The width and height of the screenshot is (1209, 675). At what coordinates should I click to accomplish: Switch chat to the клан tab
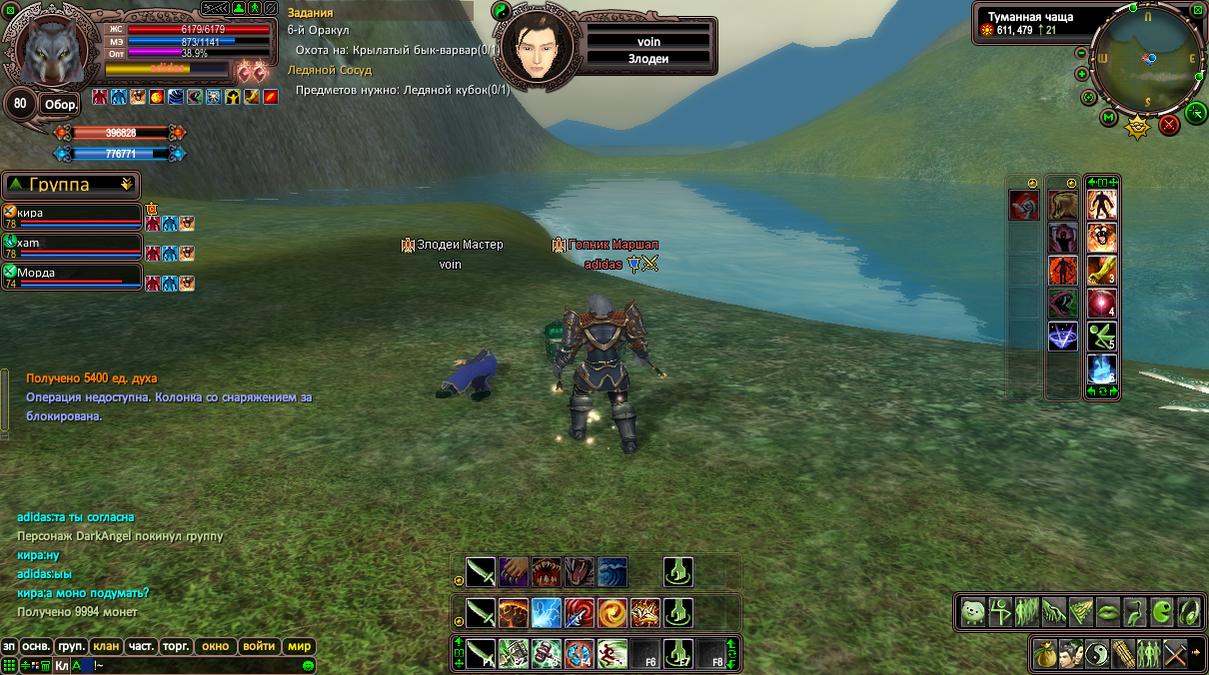(x=105, y=646)
